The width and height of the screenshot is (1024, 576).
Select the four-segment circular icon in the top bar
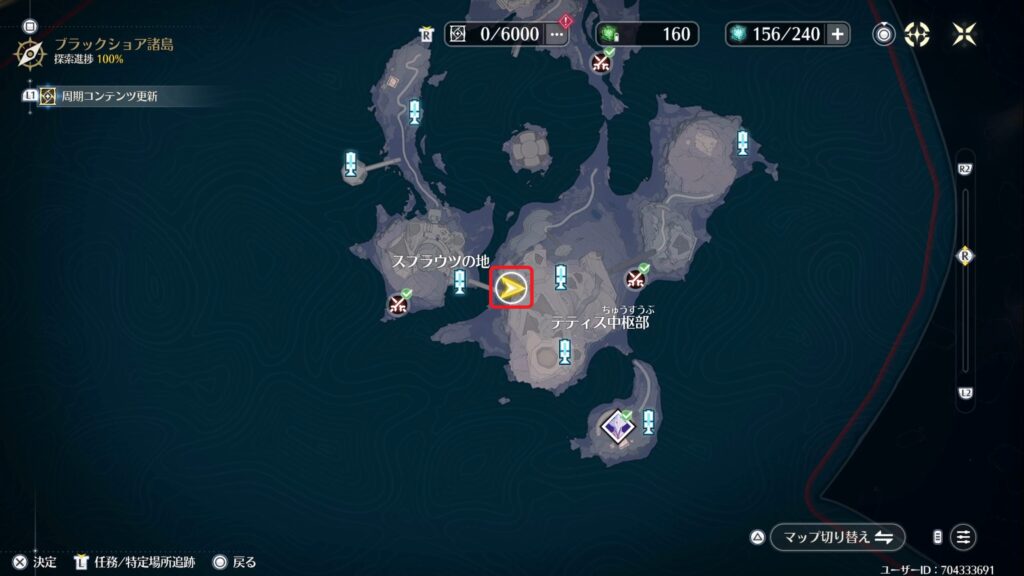917,34
